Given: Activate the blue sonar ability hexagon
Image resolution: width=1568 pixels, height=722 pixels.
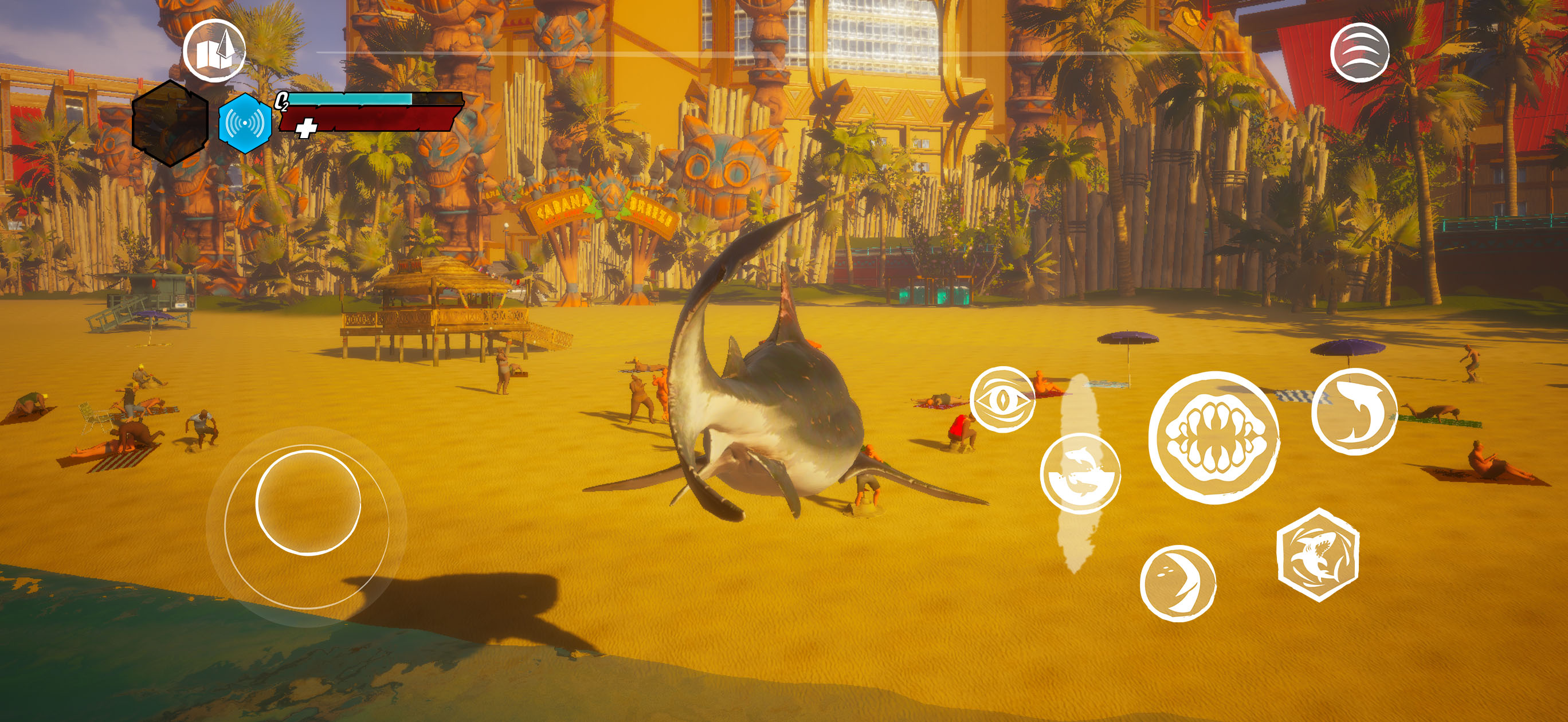Looking at the screenshot, I should pos(245,123).
